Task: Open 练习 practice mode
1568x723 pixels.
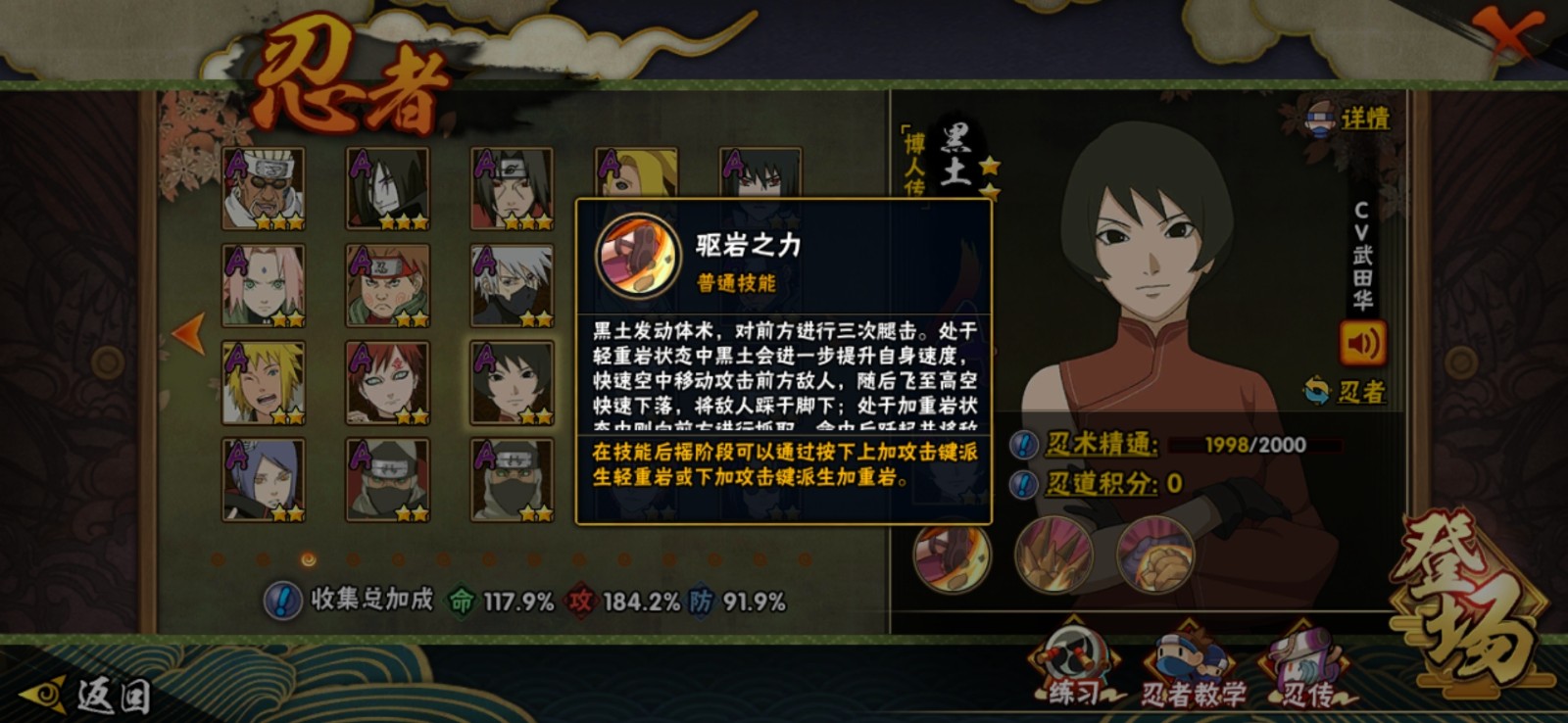Action: (x=1074, y=668)
